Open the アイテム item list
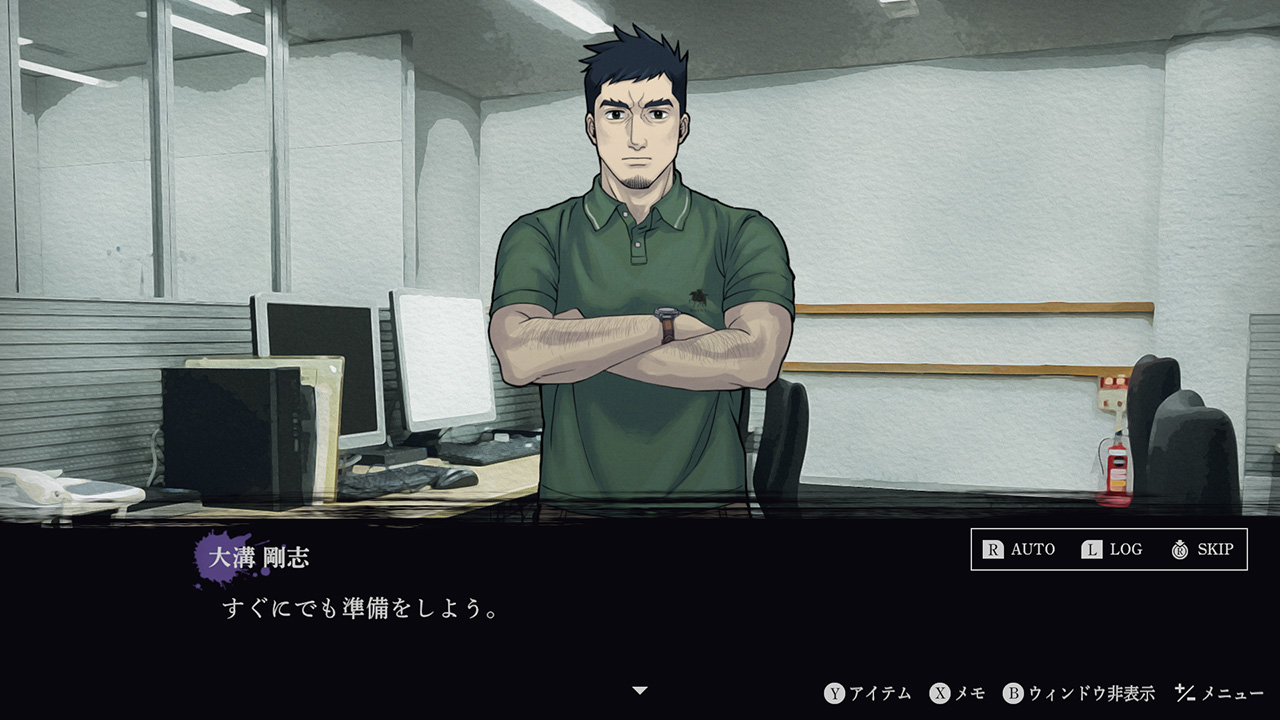The width and height of the screenshot is (1280, 720). coord(868,693)
